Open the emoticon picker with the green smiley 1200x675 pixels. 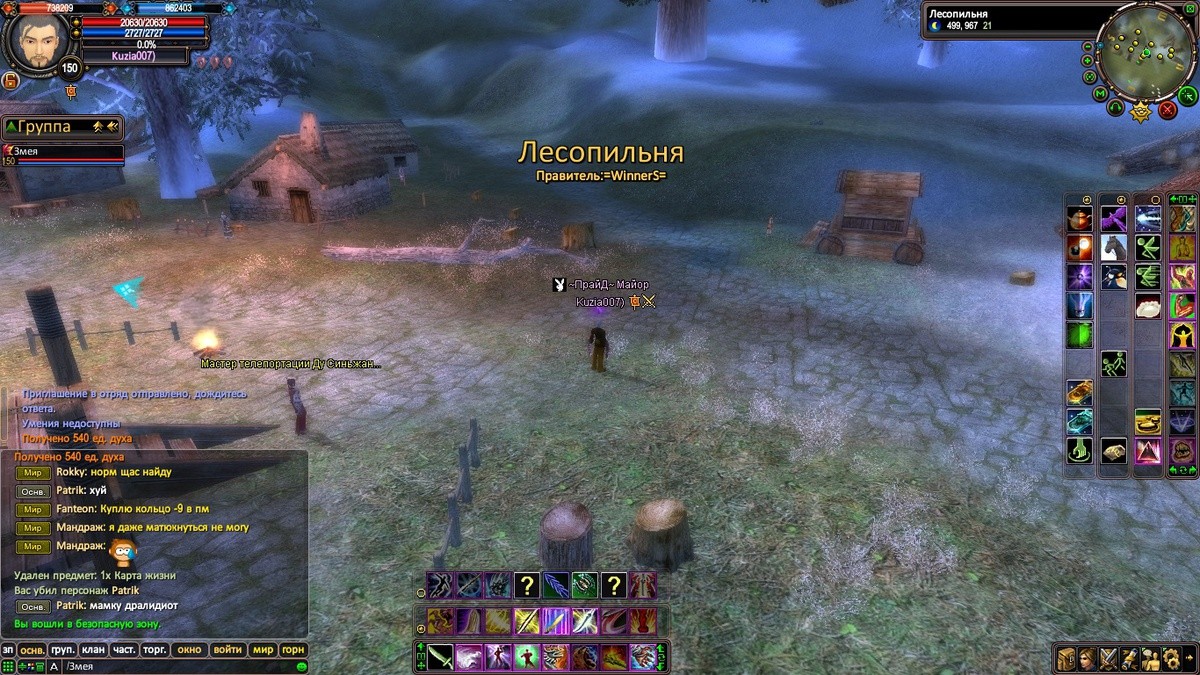(301, 666)
